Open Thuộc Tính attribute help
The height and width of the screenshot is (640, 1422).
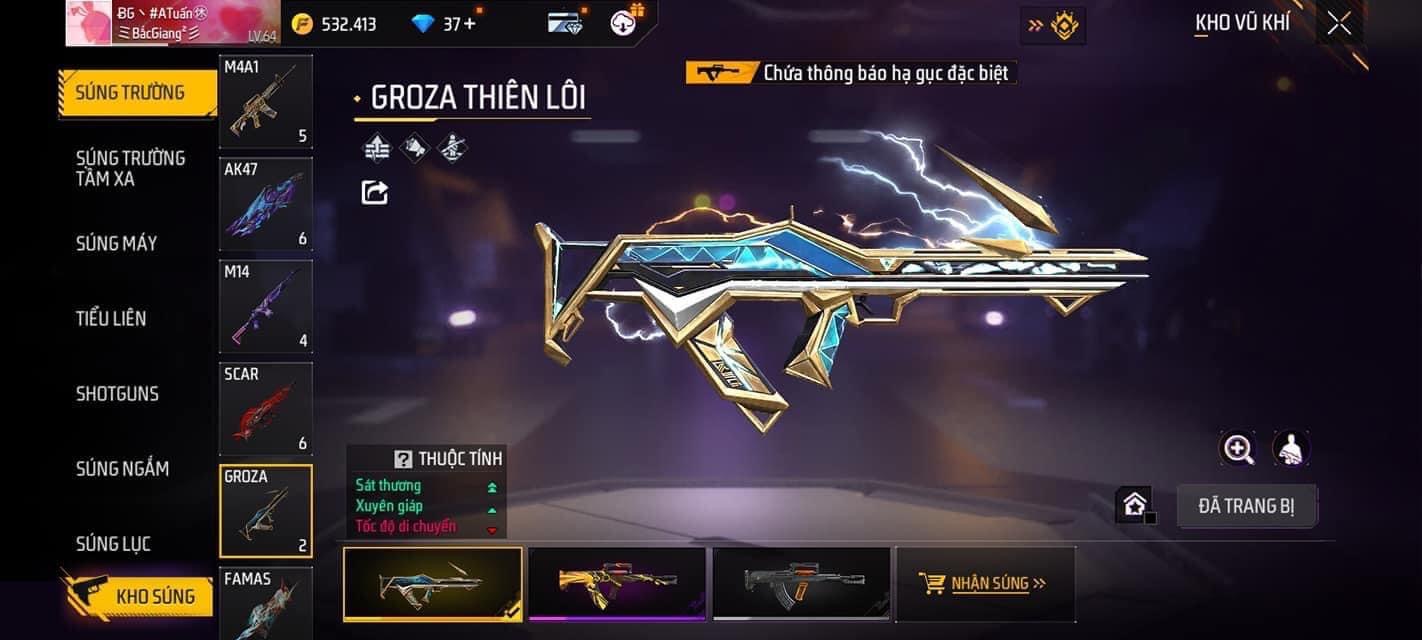(x=403, y=459)
